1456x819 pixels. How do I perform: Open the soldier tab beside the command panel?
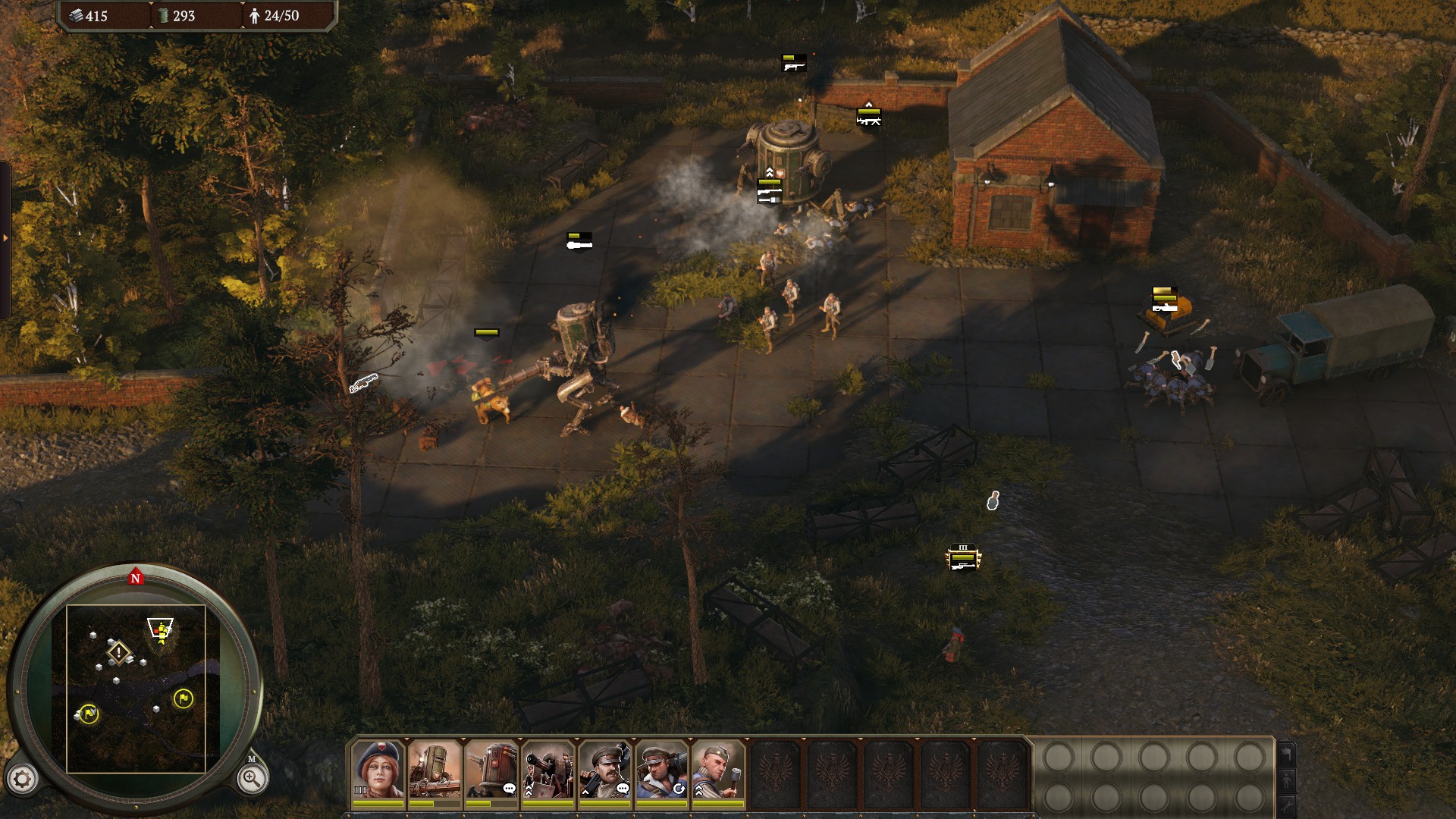point(1287,780)
